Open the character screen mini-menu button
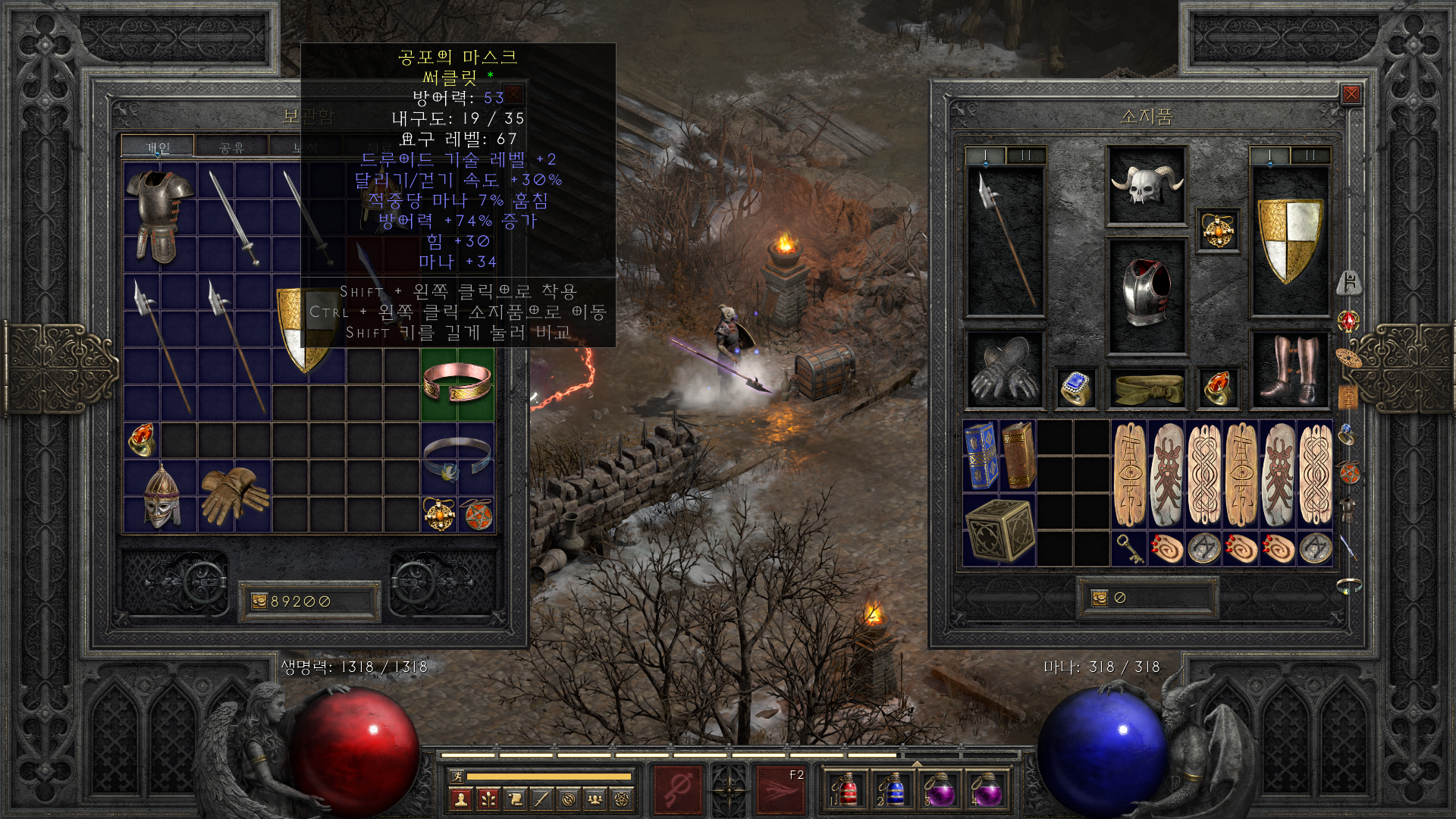 (460, 799)
